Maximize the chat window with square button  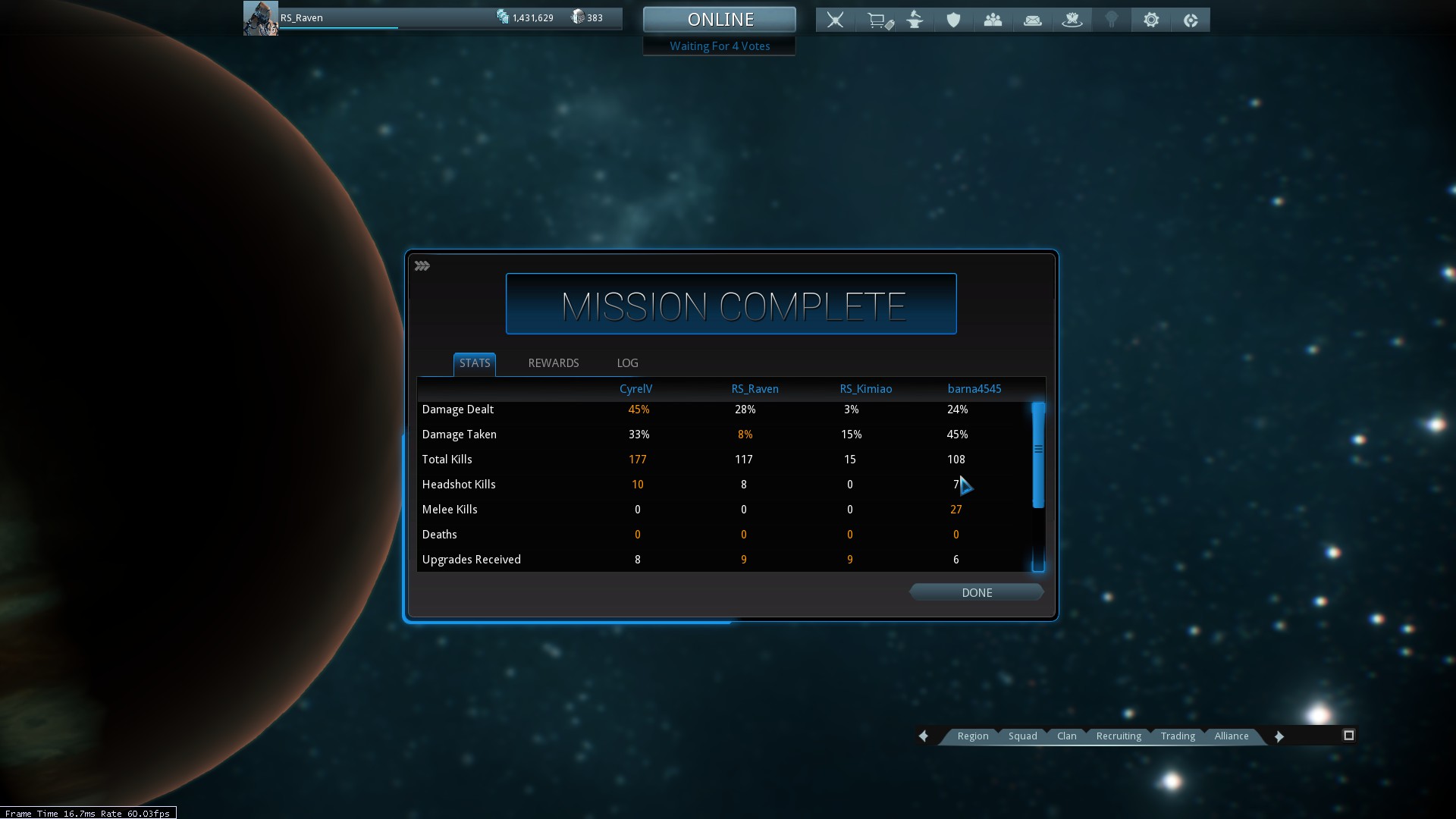tap(1348, 736)
